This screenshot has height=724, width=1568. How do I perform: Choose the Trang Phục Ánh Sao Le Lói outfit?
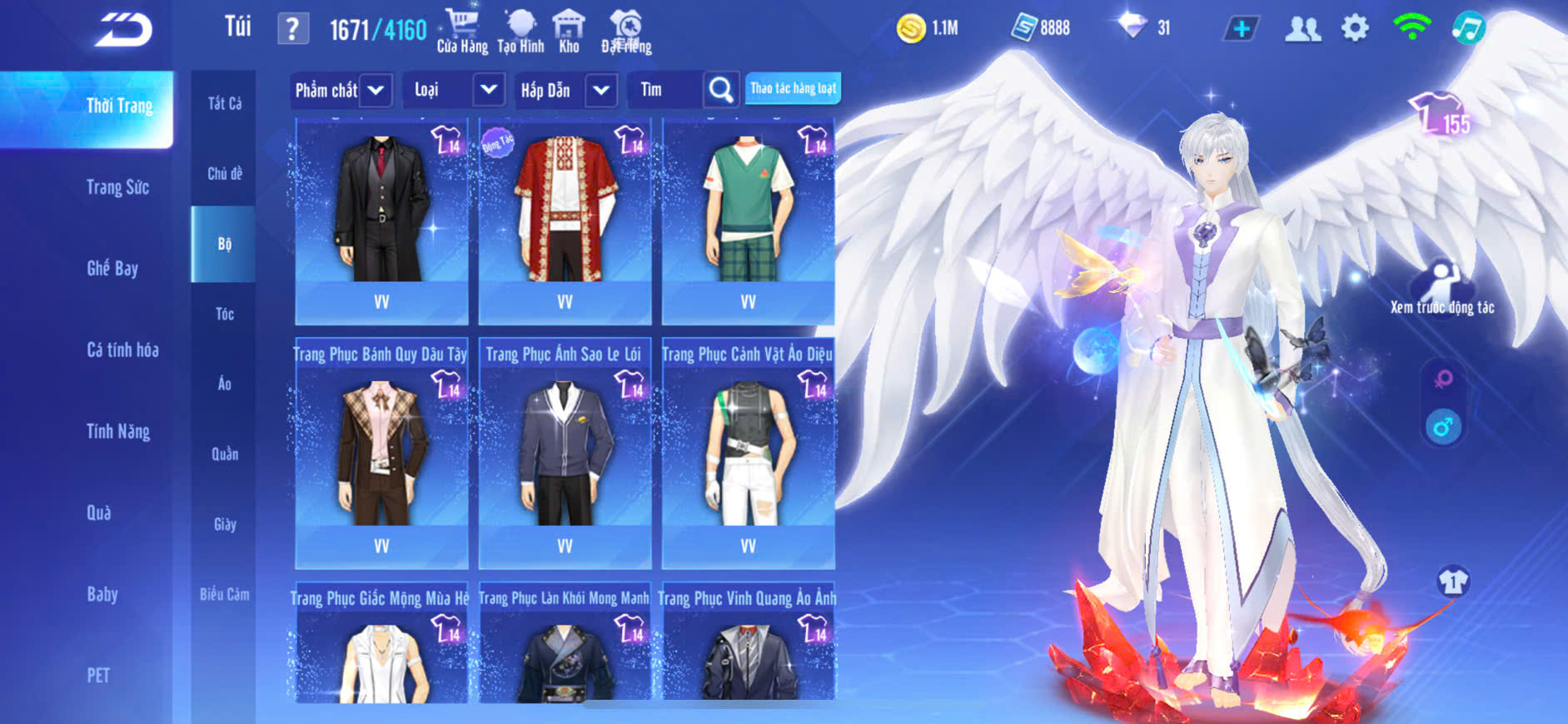click(565, 449)
